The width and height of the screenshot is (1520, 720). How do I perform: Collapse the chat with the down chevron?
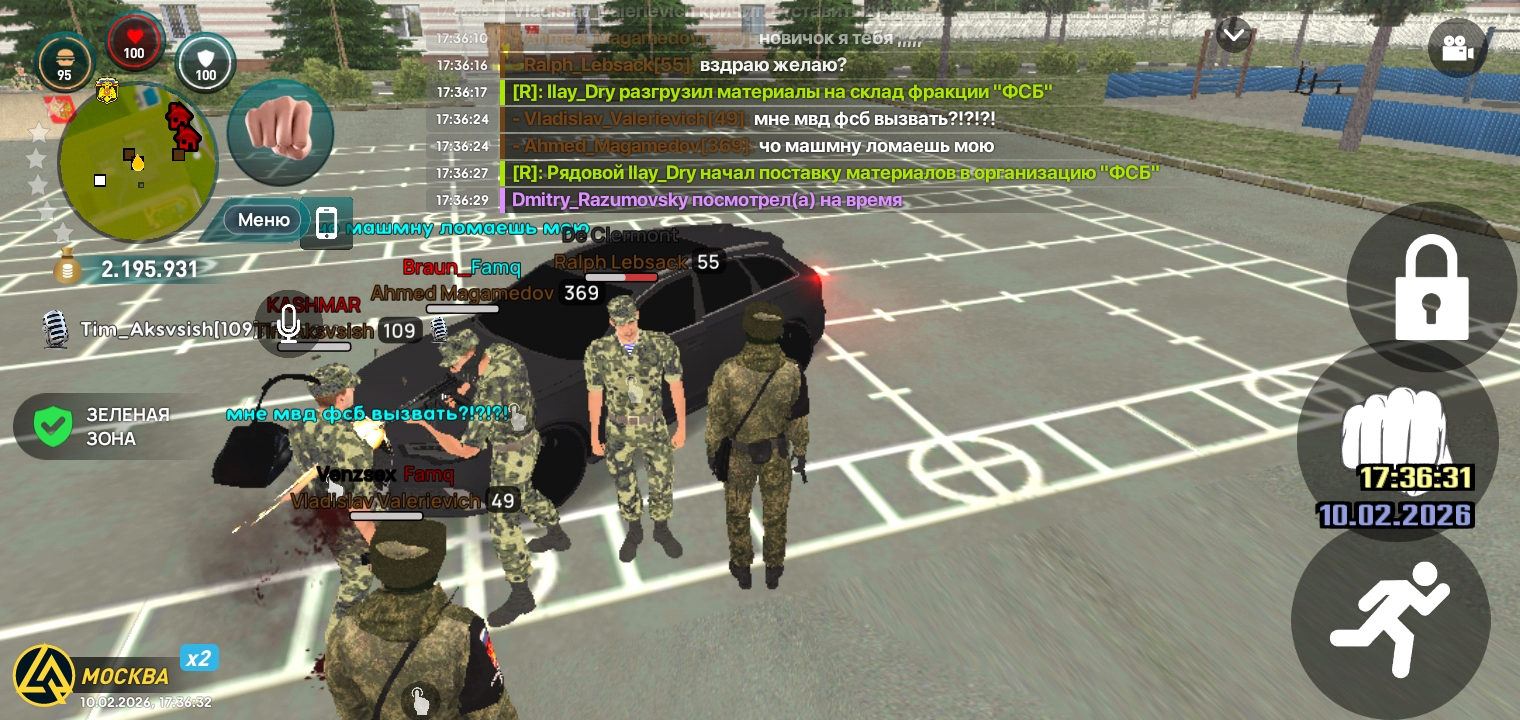(1233, 33)
